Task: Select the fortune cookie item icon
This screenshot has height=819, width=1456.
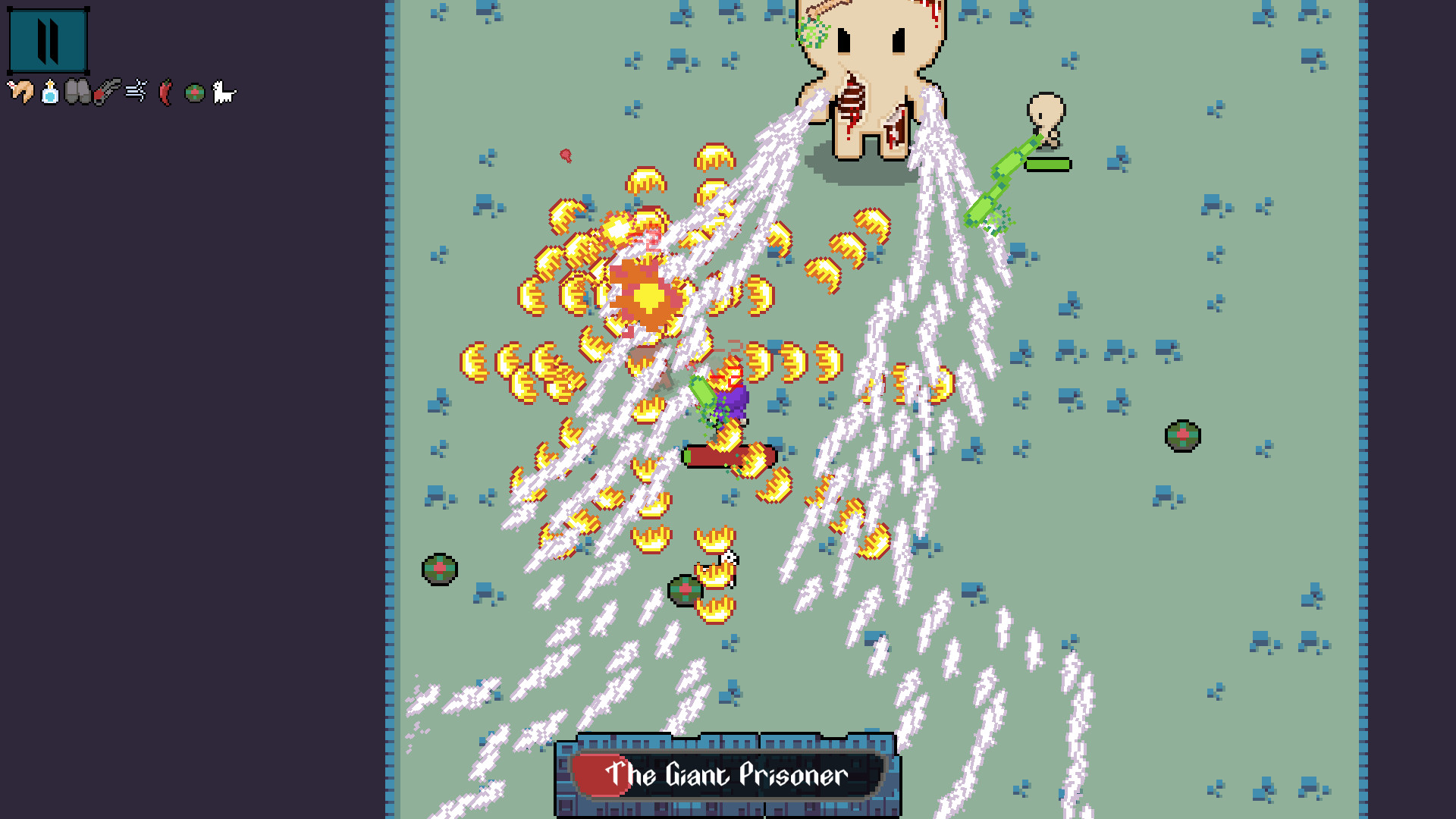Action: pos(20,93)
